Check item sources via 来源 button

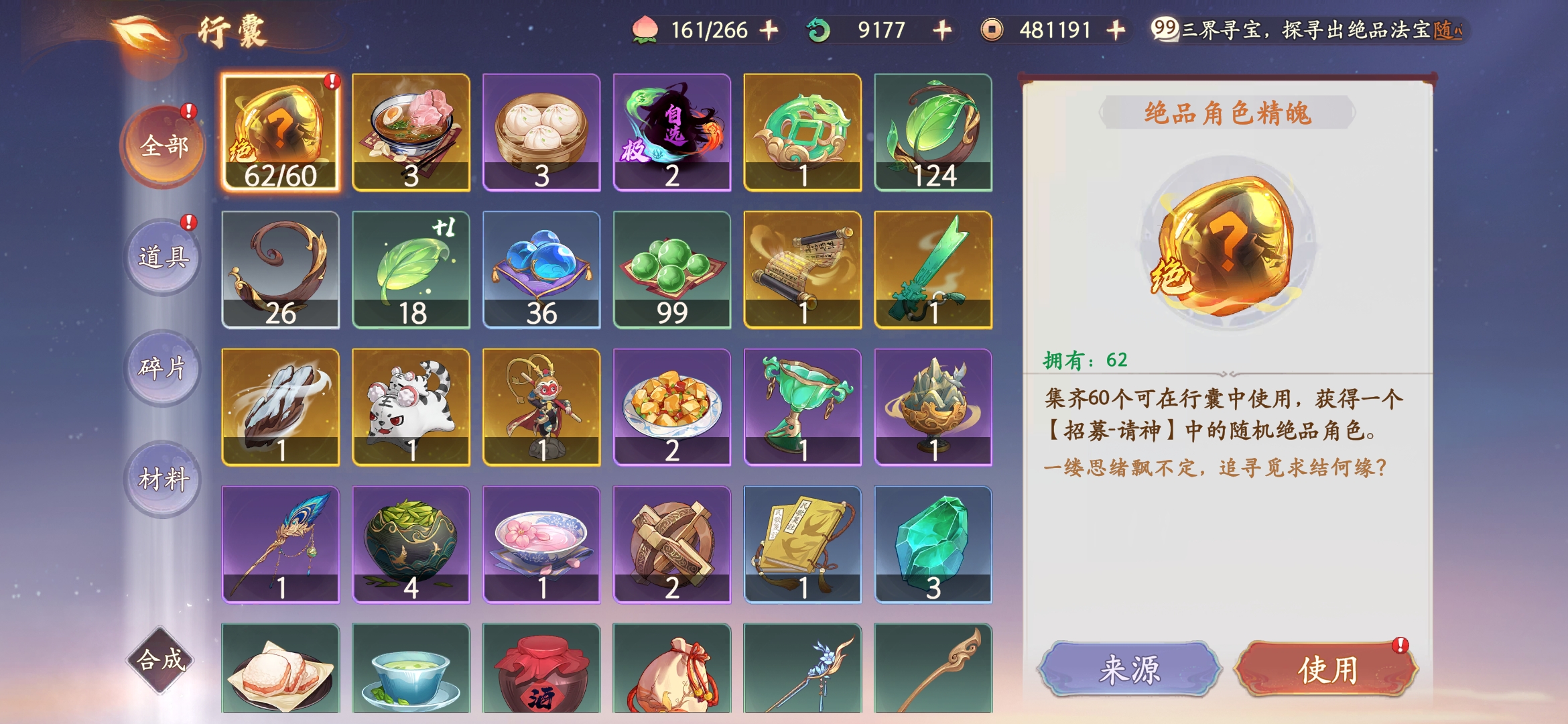(1130, 669)
